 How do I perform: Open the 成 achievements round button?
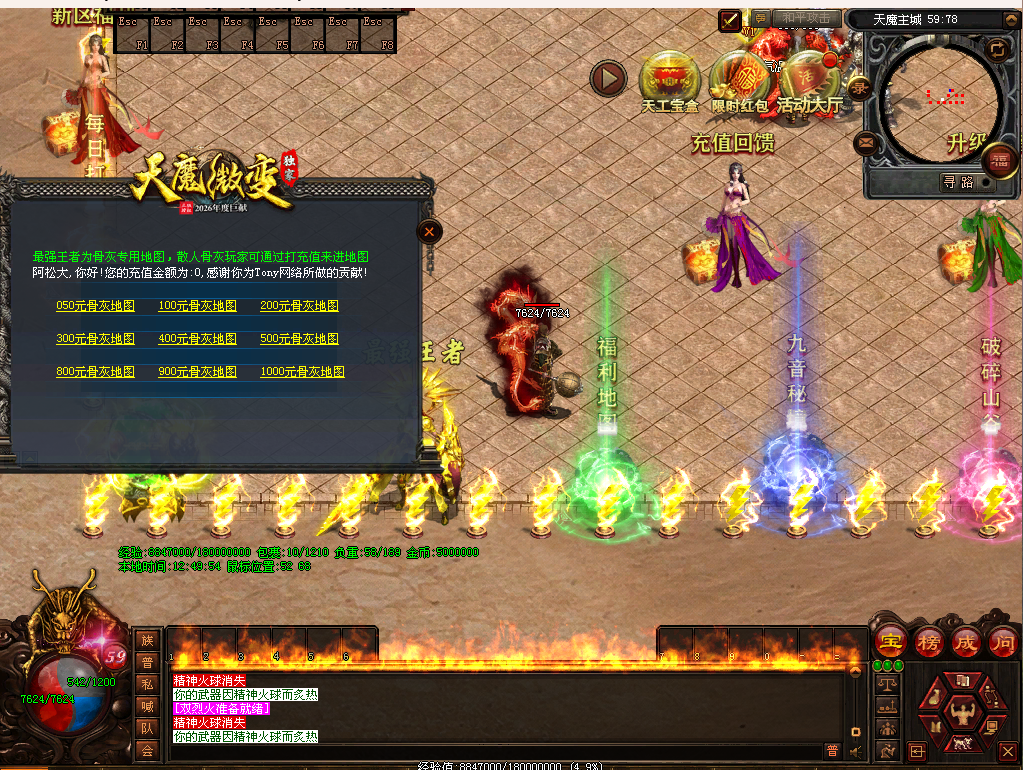pos(966,642)
